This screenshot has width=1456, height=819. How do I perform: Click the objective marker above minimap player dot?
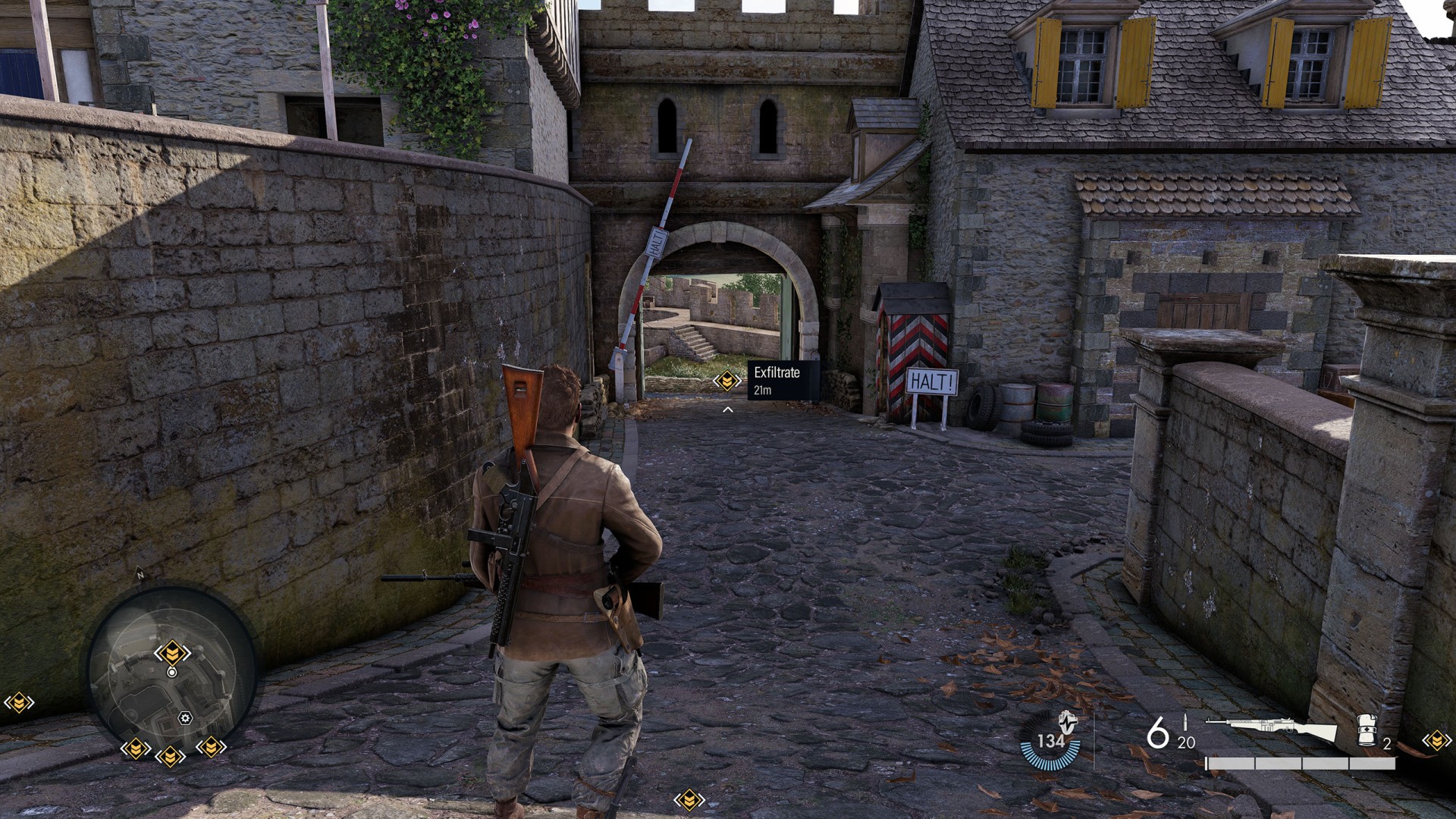point(172,651)
